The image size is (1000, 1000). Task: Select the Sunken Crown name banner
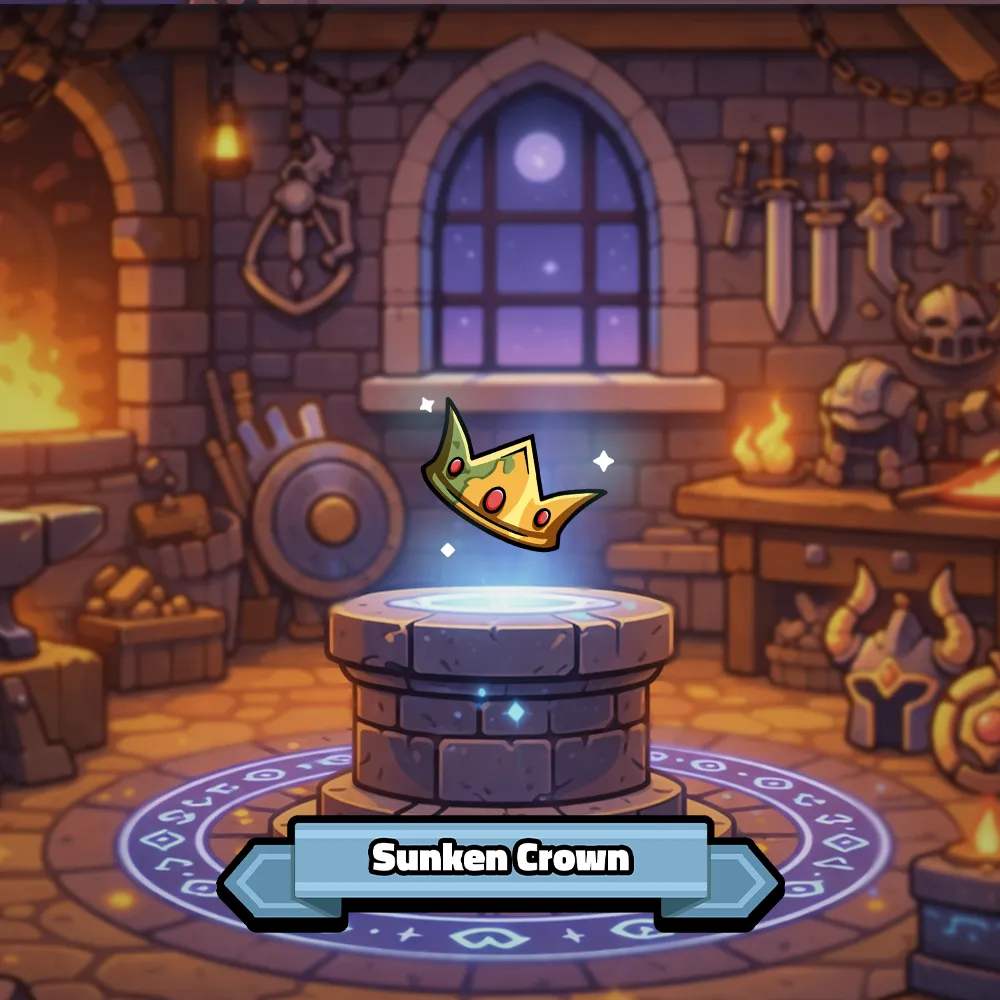pyautogui.click(x=500, y=859)
